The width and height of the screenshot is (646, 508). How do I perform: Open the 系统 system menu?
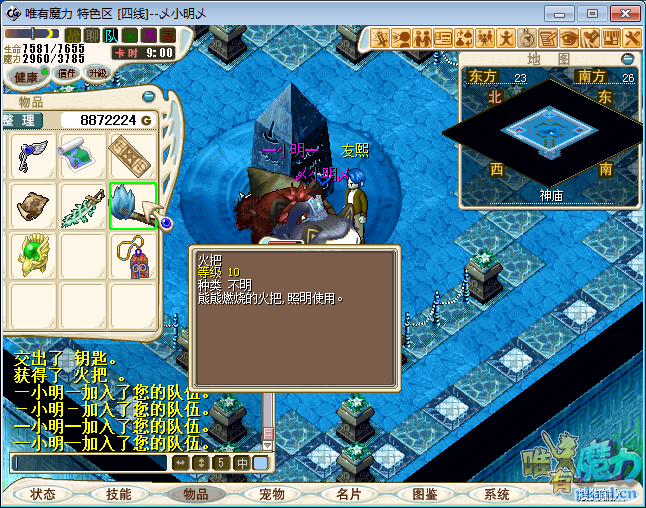click(497, 494)
